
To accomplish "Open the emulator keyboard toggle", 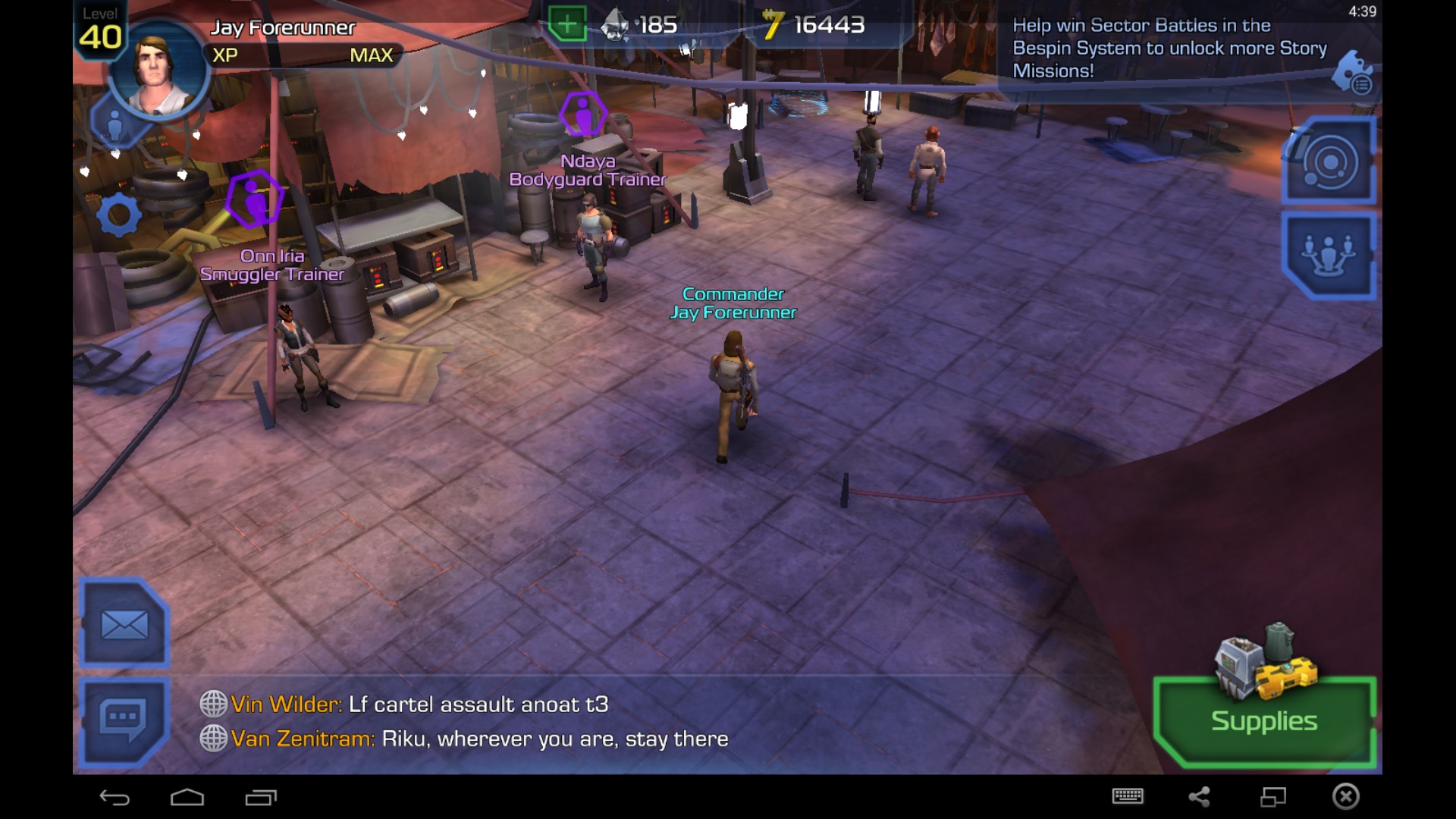I will tap(1128, 796).
